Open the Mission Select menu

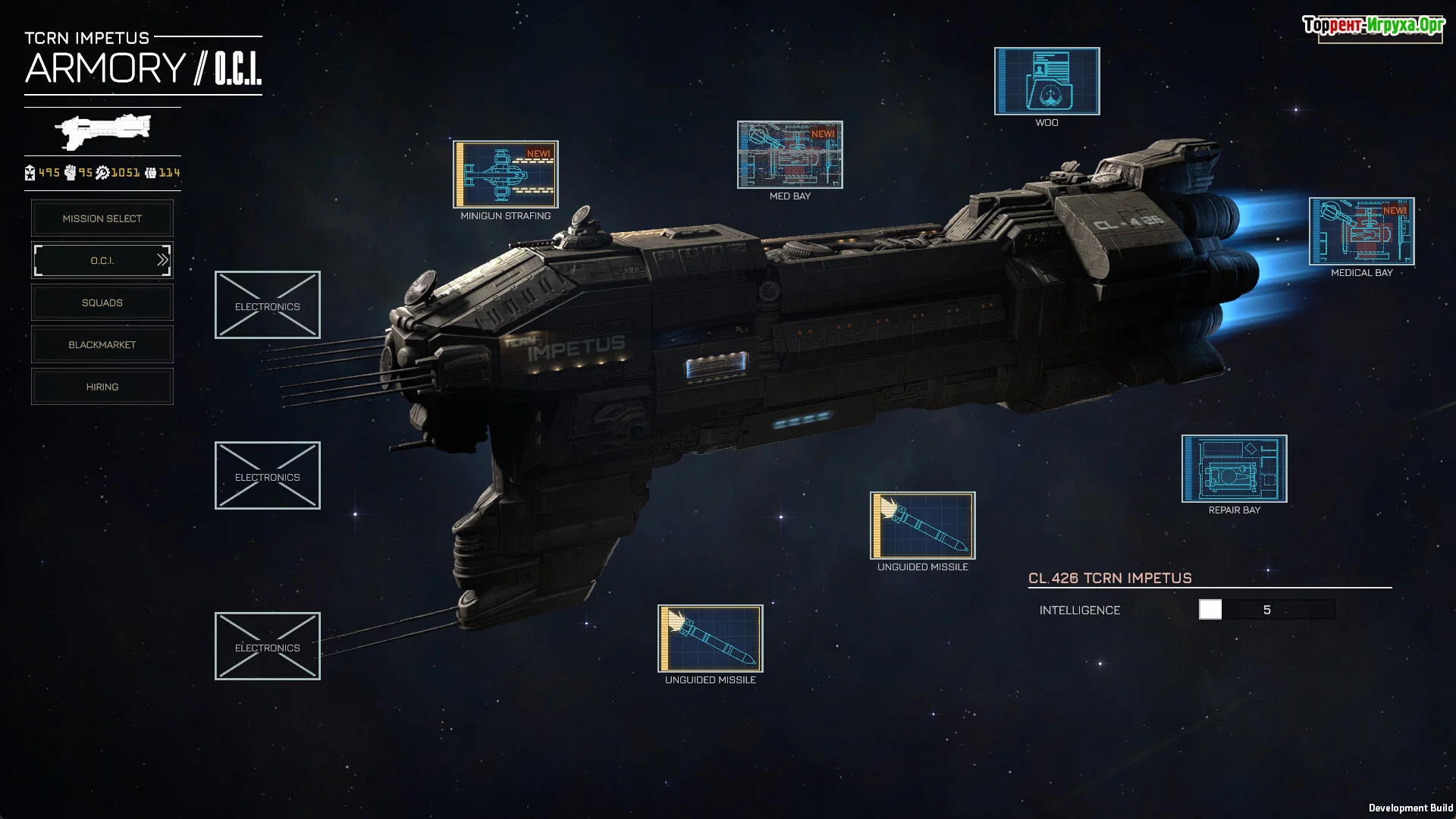click(102, 218)
